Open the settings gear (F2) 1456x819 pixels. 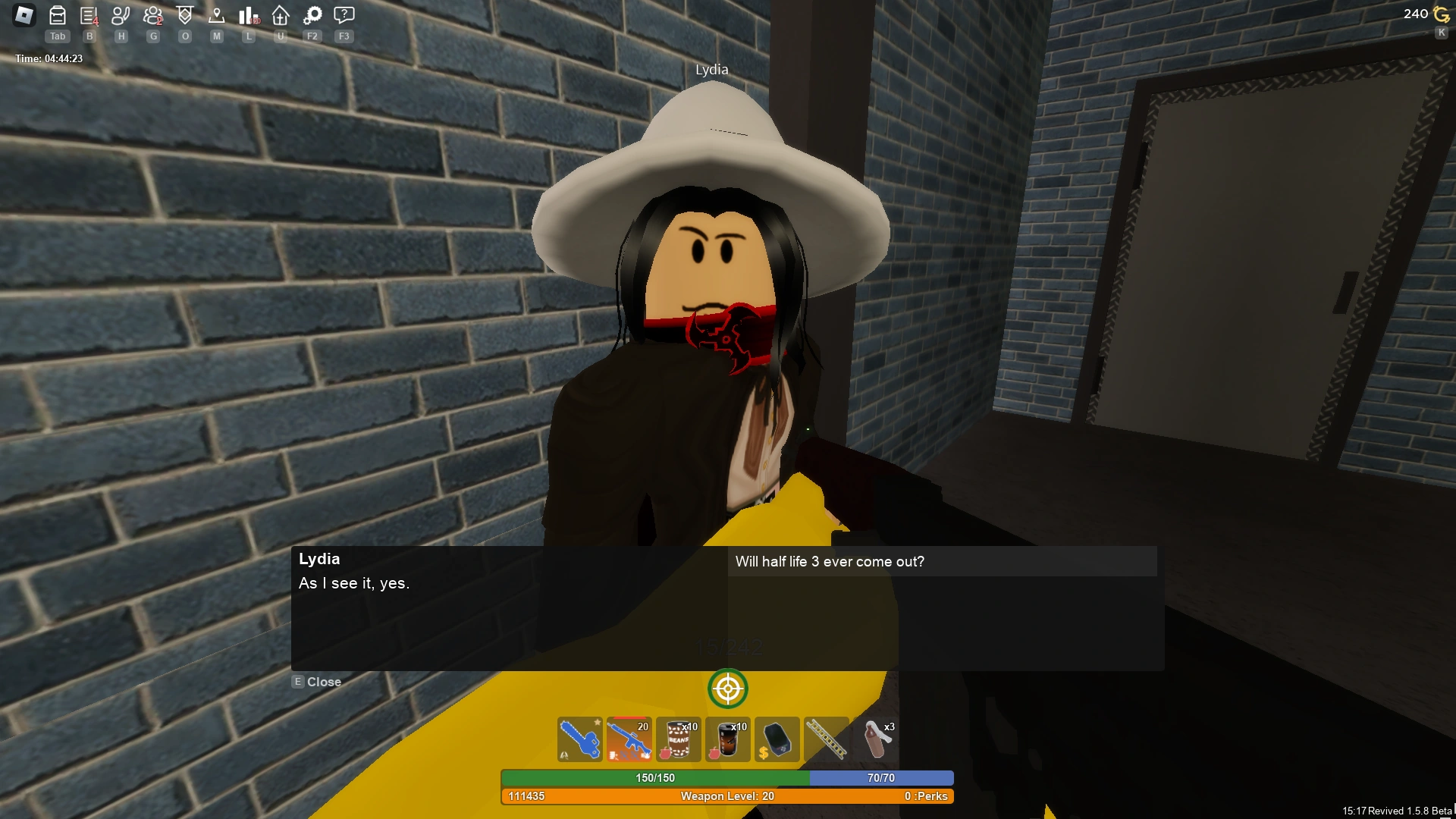click(312, 15)
